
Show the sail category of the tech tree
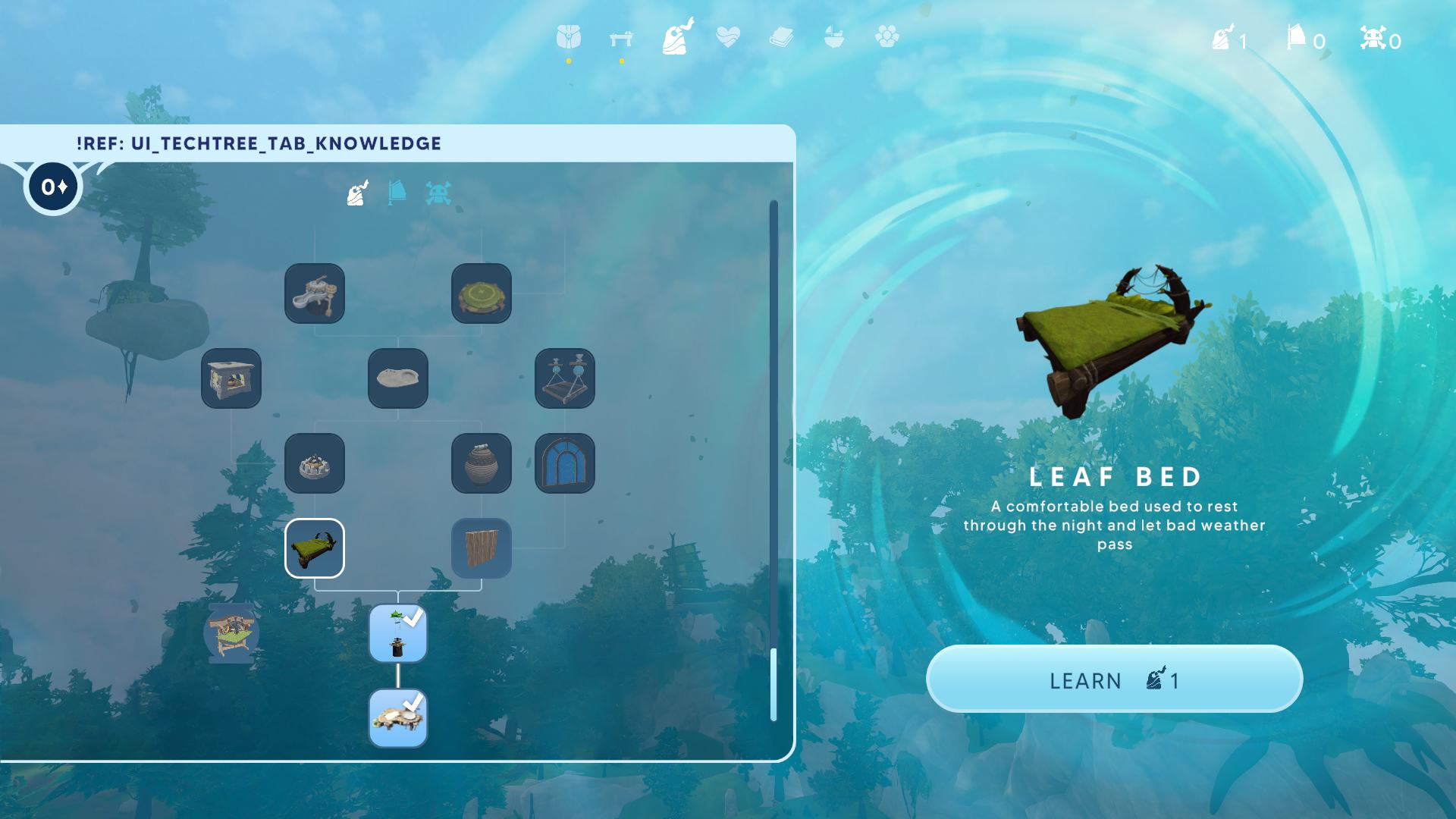click(x=397, y=193)
